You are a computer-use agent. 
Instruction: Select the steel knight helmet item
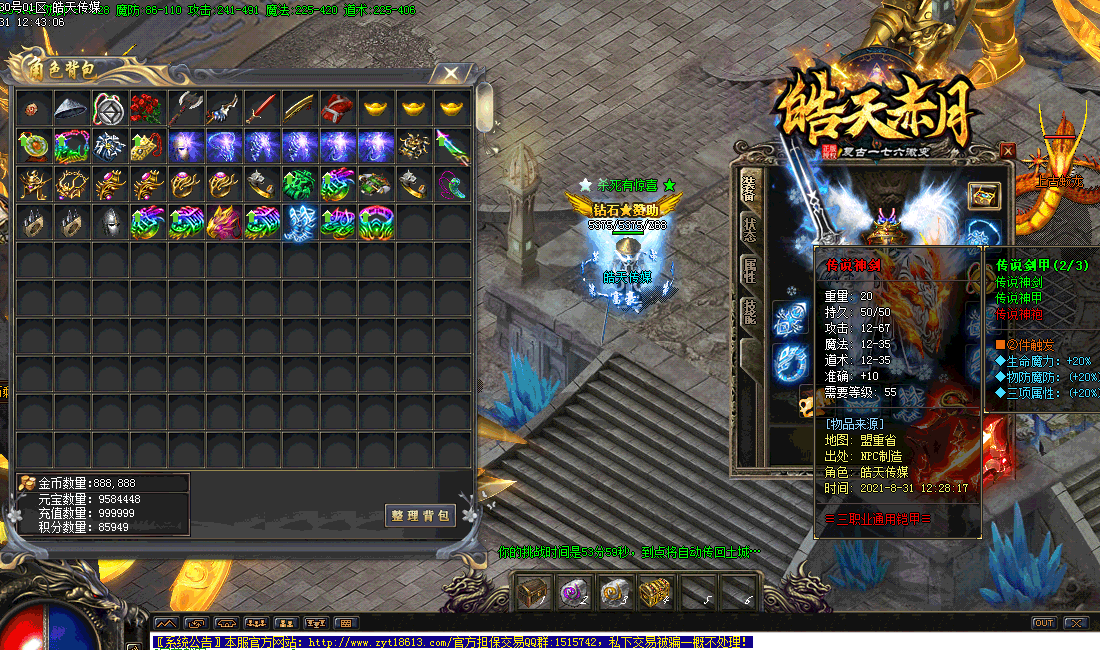[x=108, y=222]
